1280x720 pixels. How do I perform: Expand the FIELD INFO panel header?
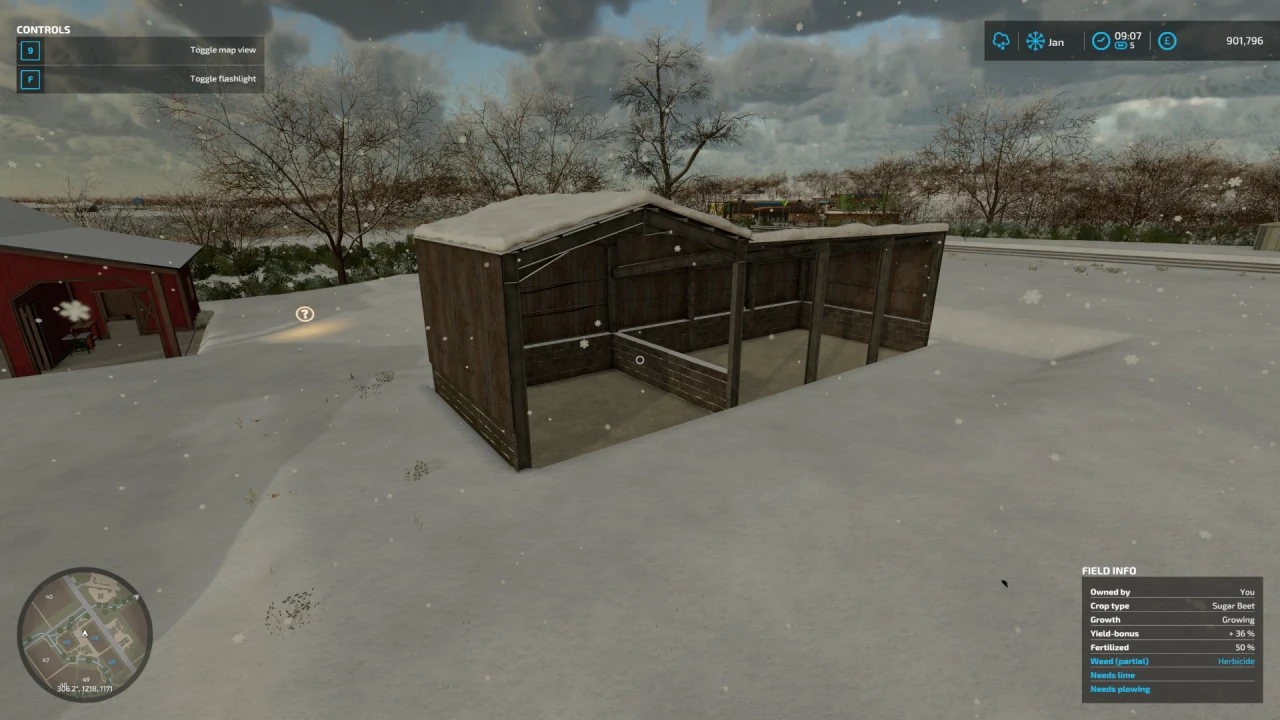[x=1109, y=570]
